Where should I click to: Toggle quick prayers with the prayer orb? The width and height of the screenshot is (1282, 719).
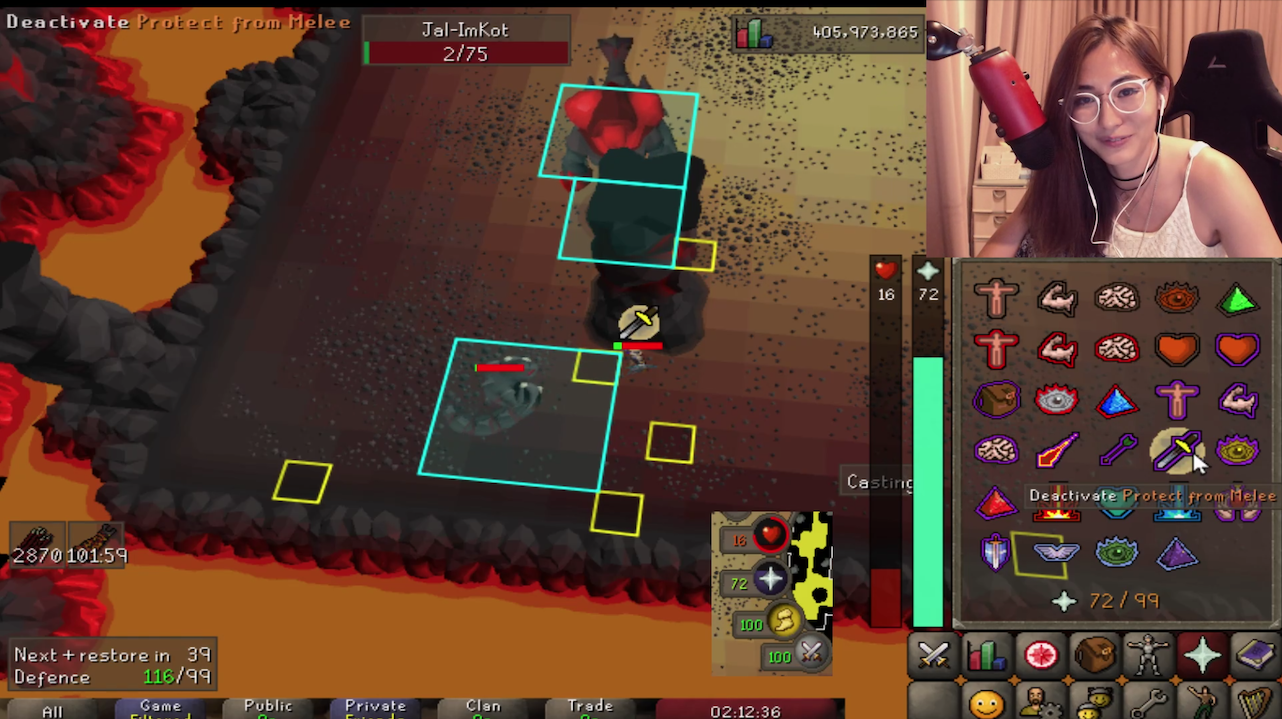click(x=769, y=581)
